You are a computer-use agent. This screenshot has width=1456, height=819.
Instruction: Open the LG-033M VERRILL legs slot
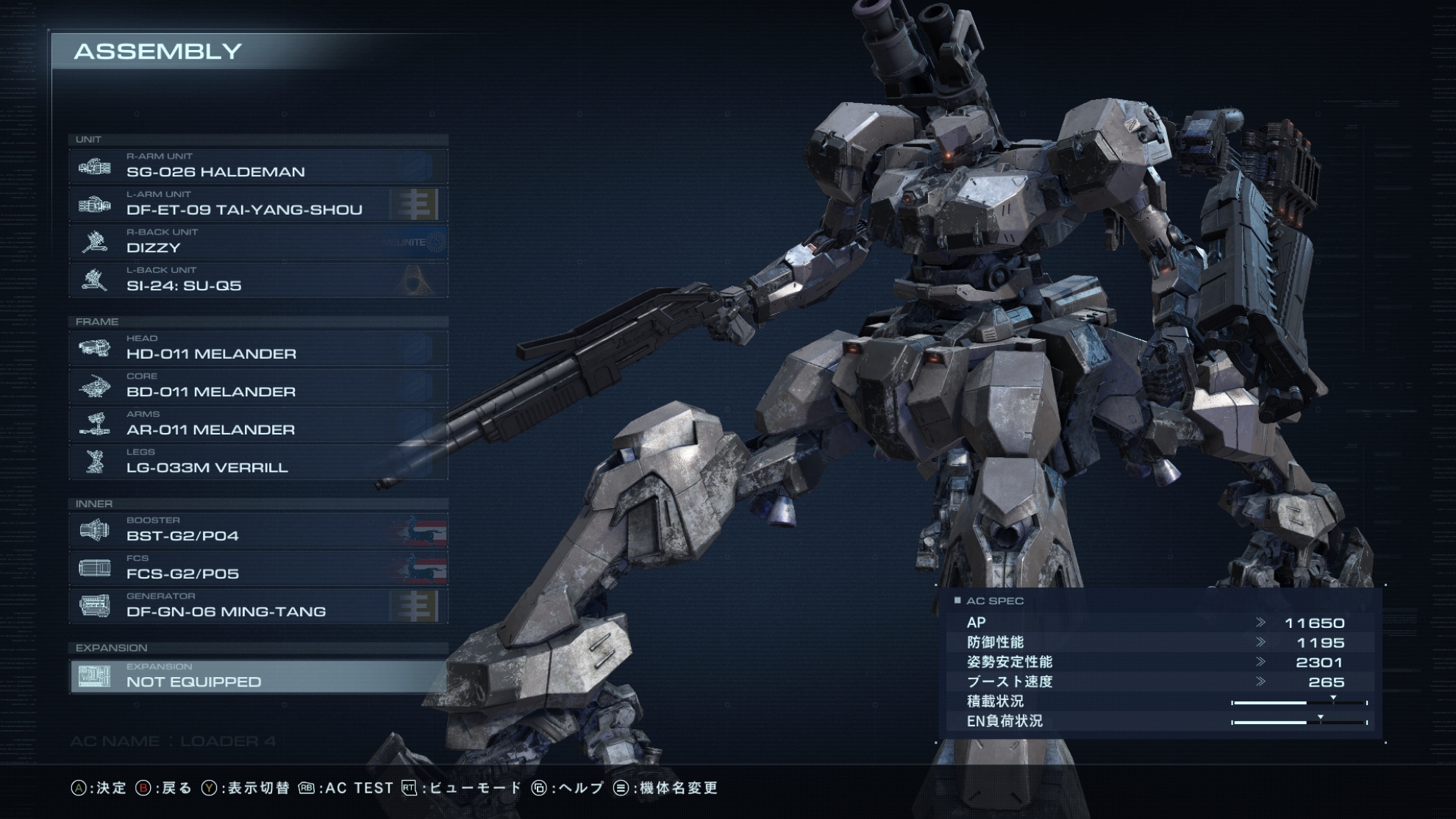[257, 462]
